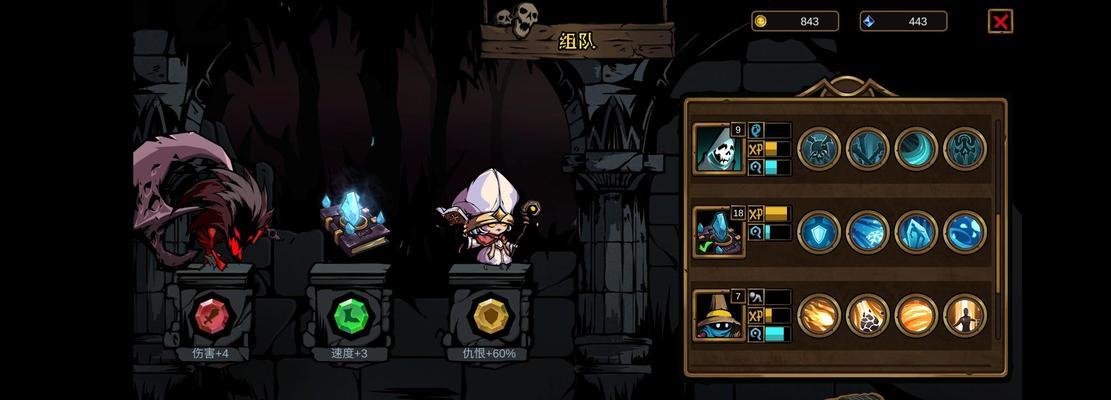Select the red damage +4 gem pedestal
Viewport: 1111px width, 400px height.
click(x=211, y=317)
